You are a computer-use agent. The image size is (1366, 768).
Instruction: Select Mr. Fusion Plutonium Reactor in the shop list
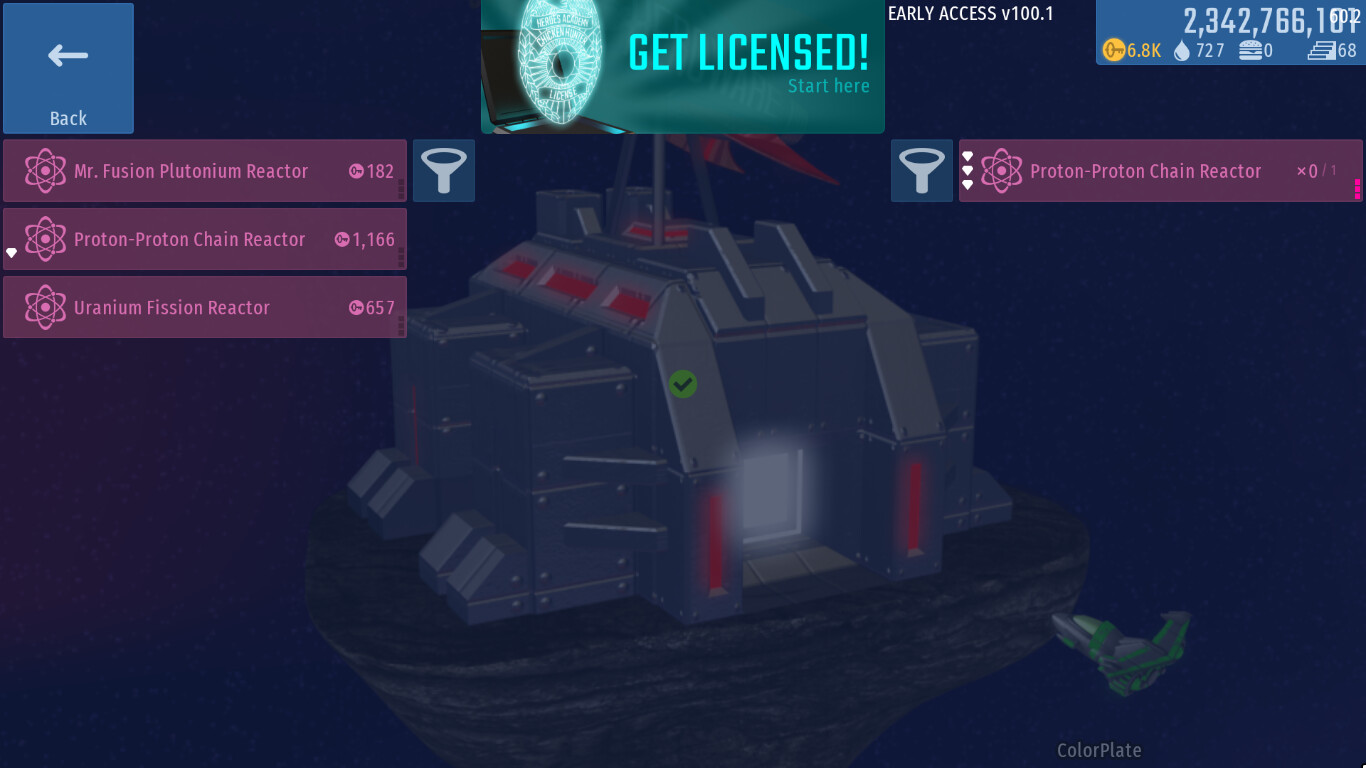click(205, 171)
